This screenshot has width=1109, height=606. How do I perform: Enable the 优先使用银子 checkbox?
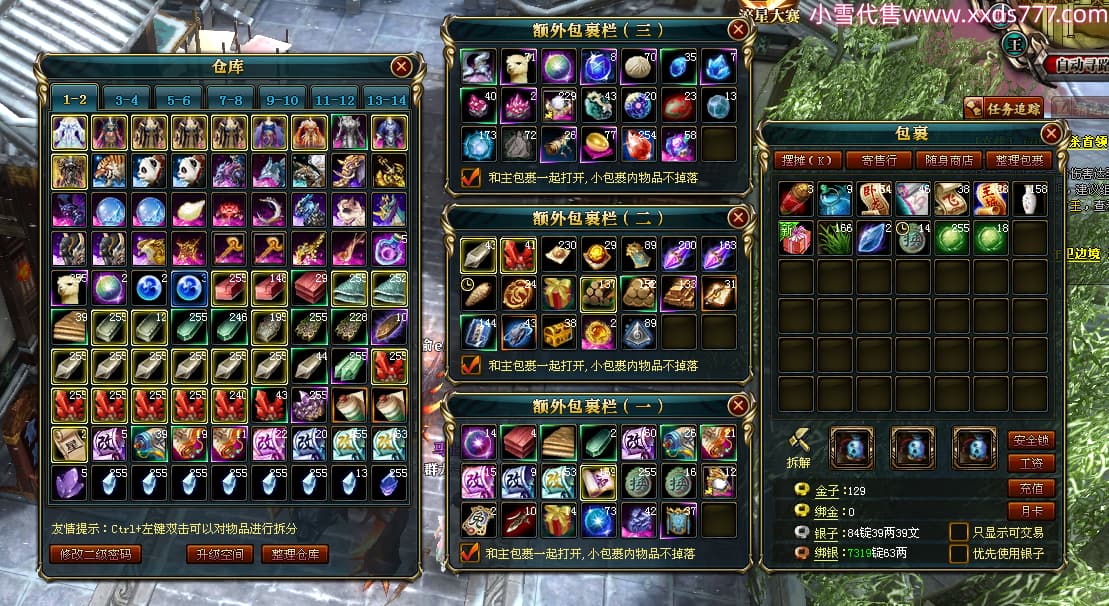coord(958,553)
